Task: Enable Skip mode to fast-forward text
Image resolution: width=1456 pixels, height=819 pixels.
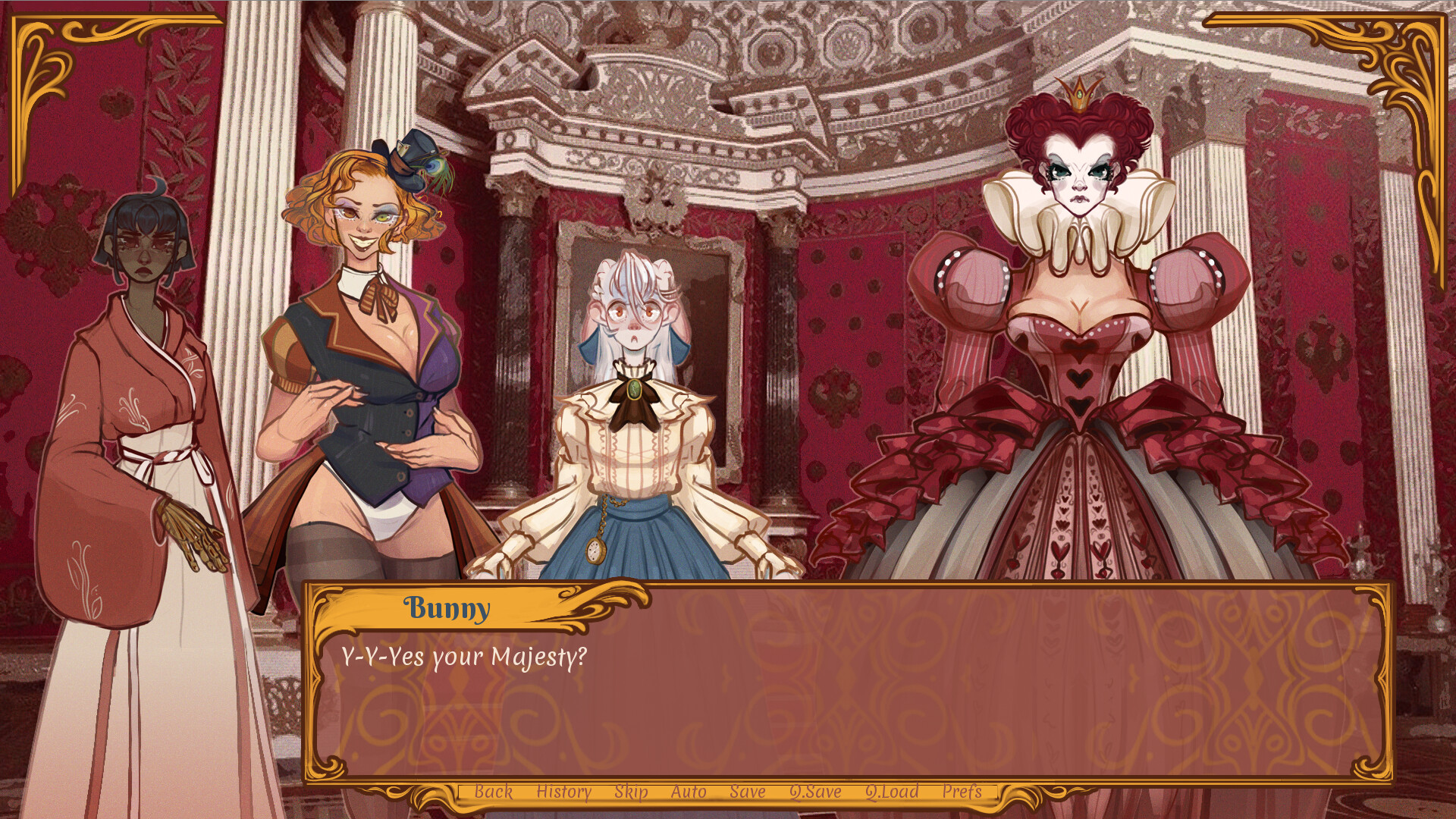Action: point(632,792)
